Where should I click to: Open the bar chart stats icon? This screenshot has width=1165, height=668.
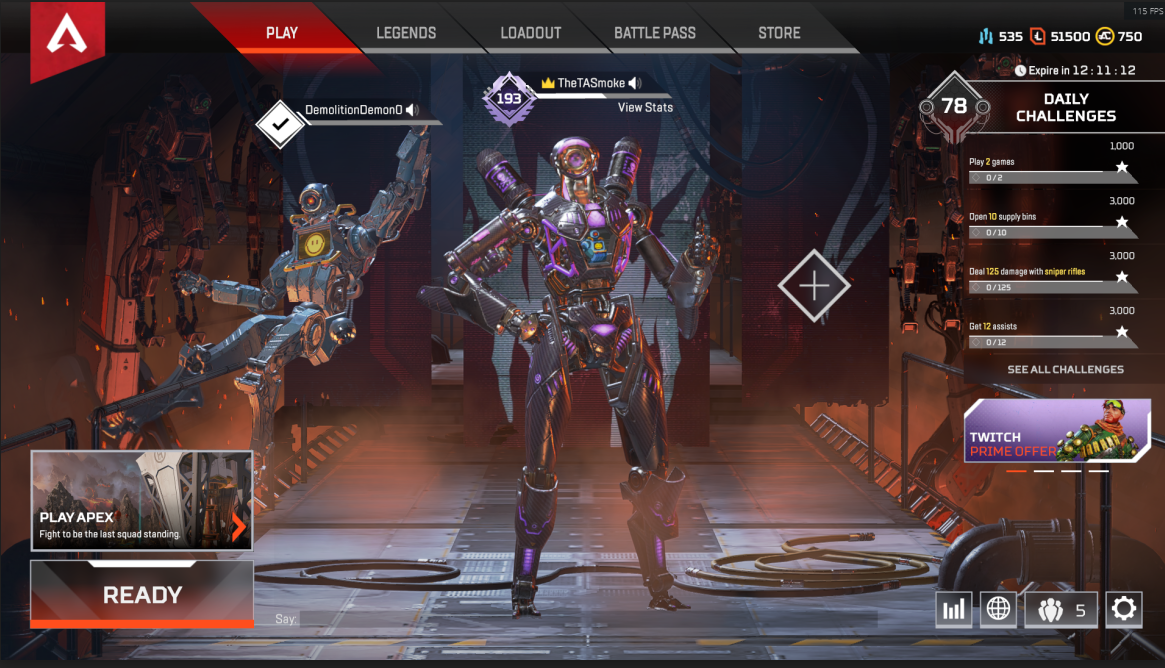954,608
